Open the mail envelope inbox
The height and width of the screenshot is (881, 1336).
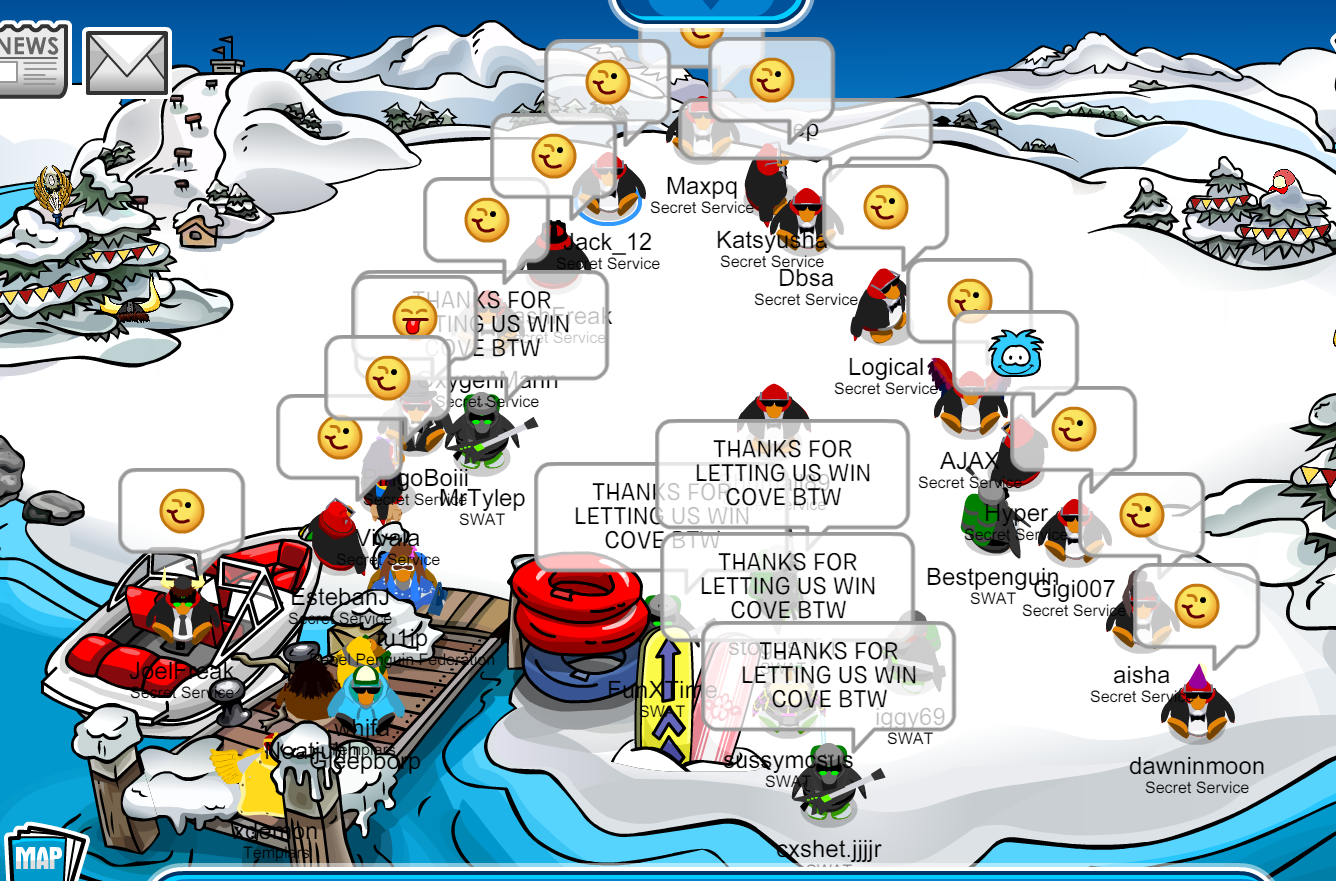pyautogui.click(x=127, y=62)
